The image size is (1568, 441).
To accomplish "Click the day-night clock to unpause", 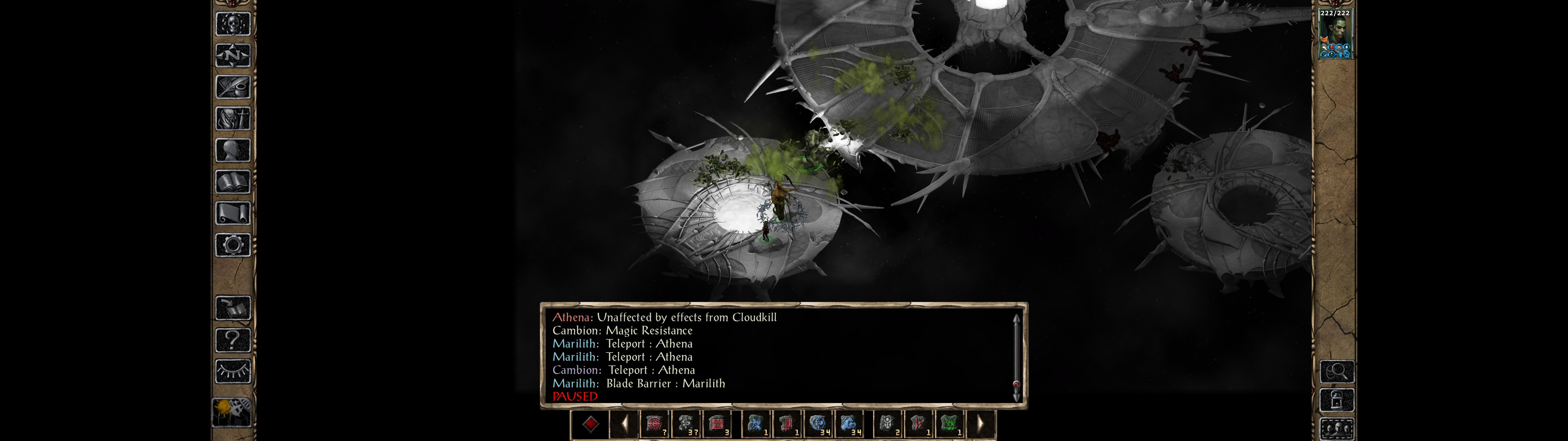I will pyautogui.click(x=232, y=412).
